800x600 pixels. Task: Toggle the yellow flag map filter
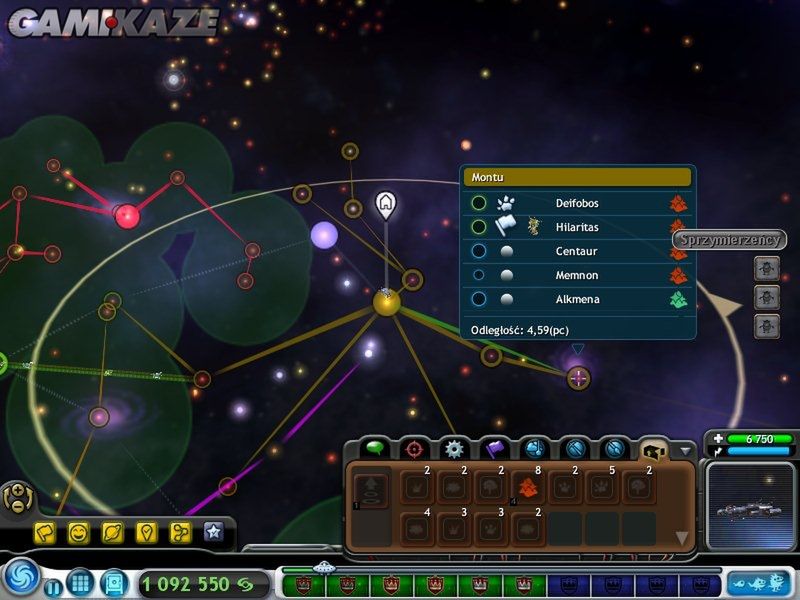point(45,533)
